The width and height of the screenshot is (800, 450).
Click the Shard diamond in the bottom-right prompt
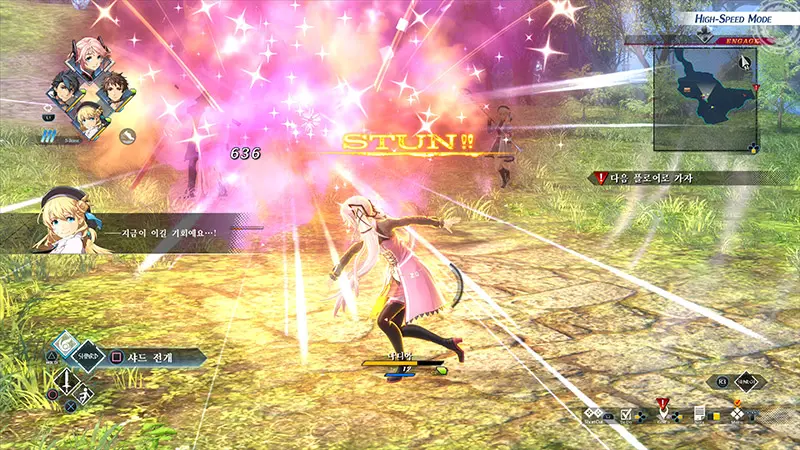pyautogui.click(x=748, y=382)
